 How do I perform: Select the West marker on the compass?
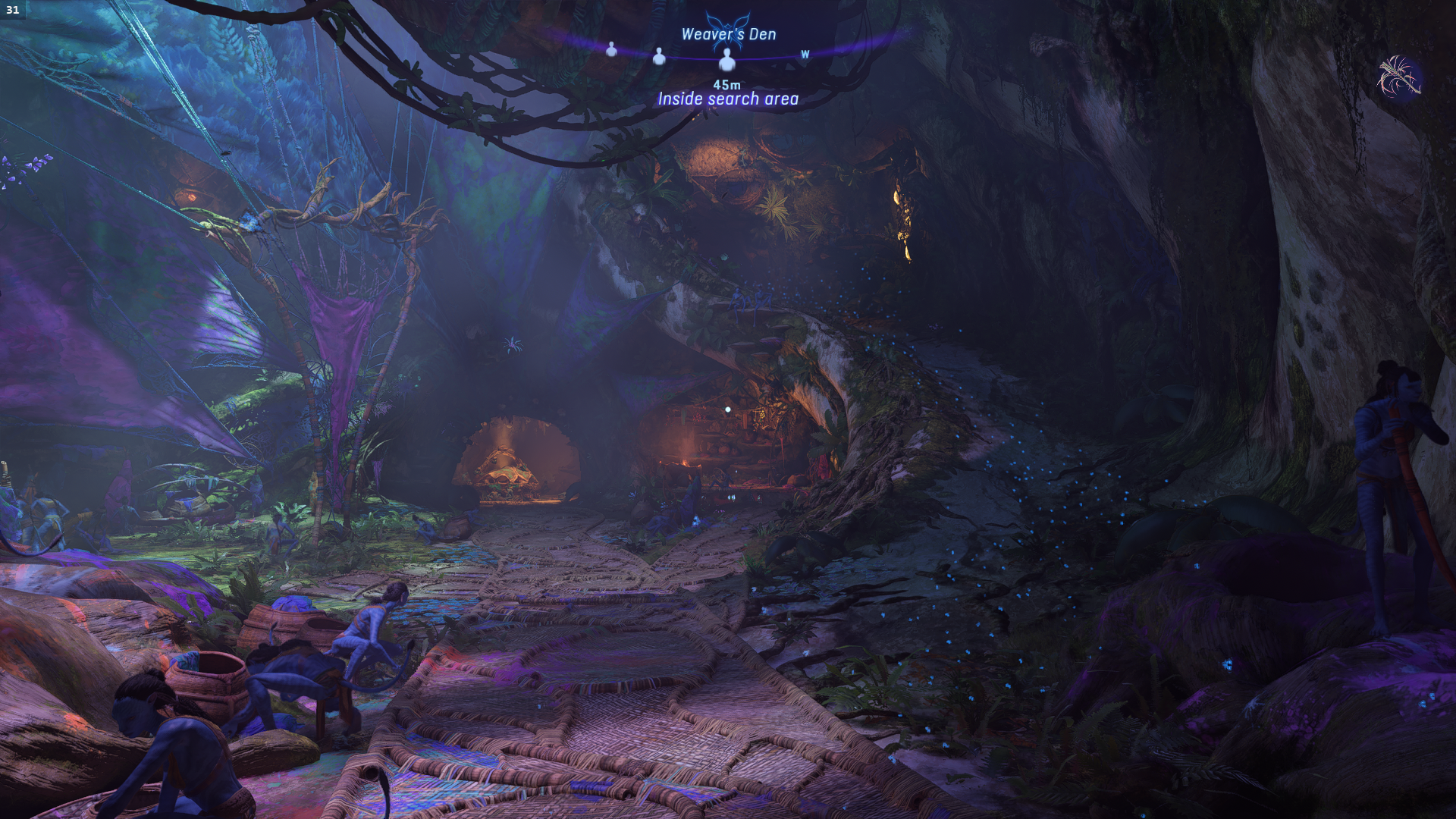click(x=805, y=55)
